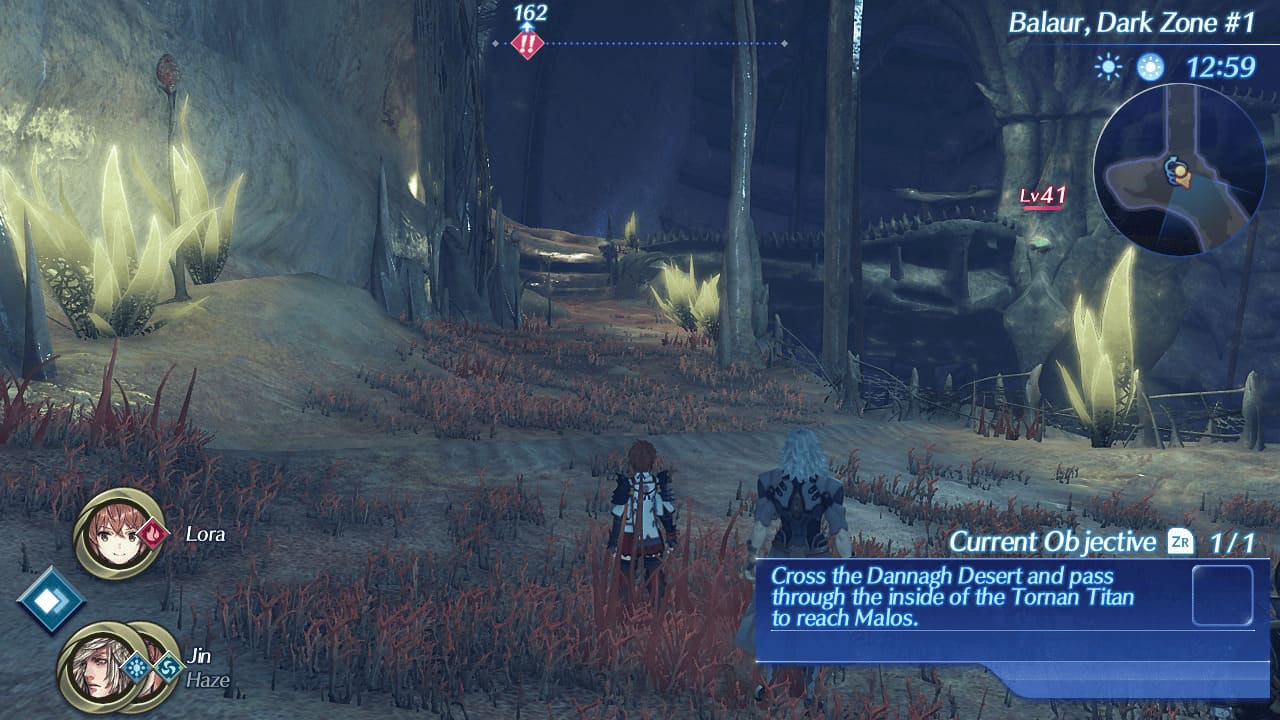1280x720 pixels.
Task: Click Jin's ice element icon
Action: (135, 667)
